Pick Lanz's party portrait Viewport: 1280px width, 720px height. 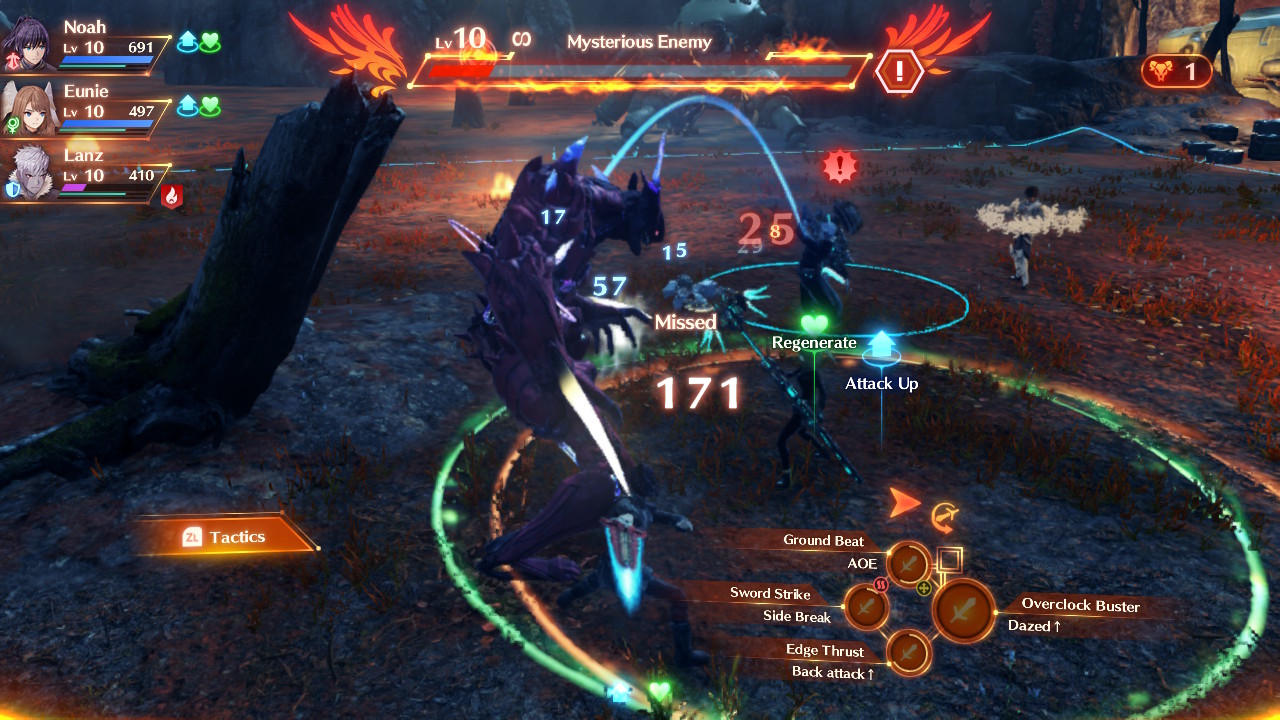click(x=28, y=172)
